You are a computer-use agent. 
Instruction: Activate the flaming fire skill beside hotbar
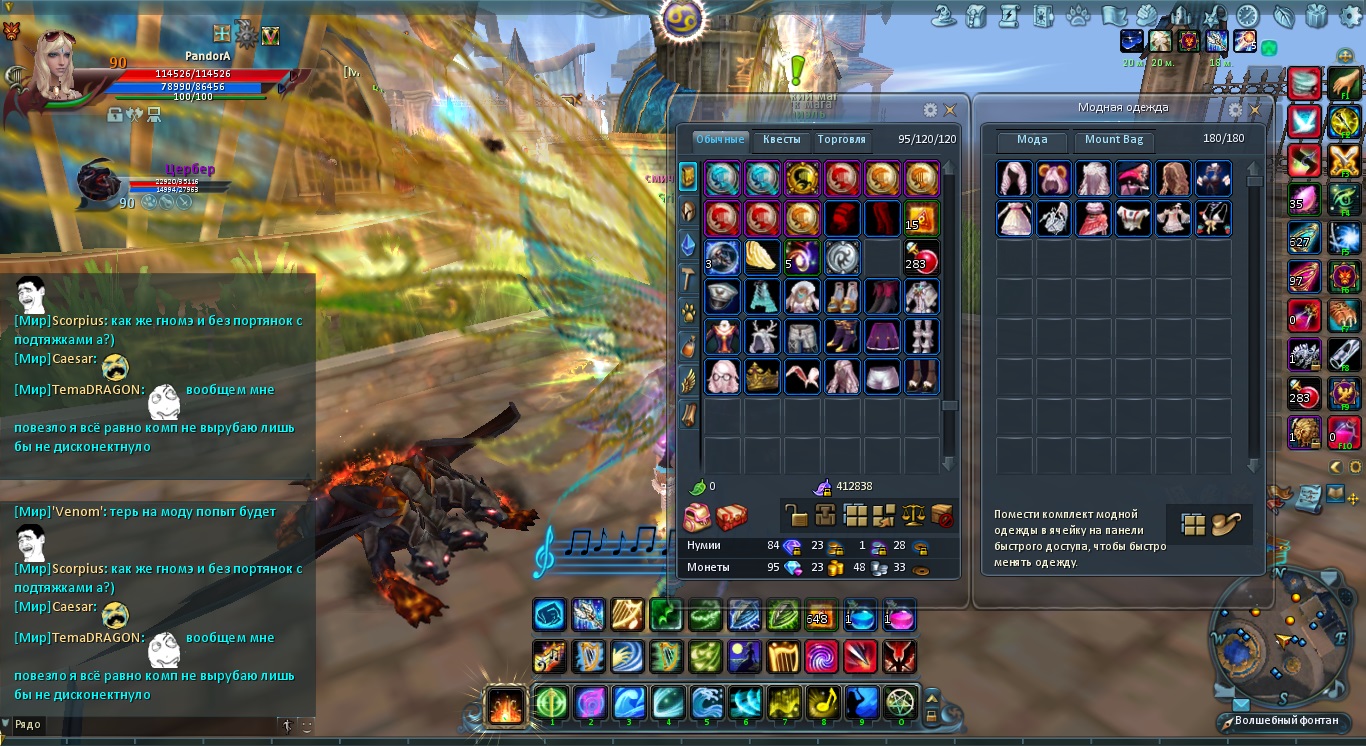click(505, 704)
